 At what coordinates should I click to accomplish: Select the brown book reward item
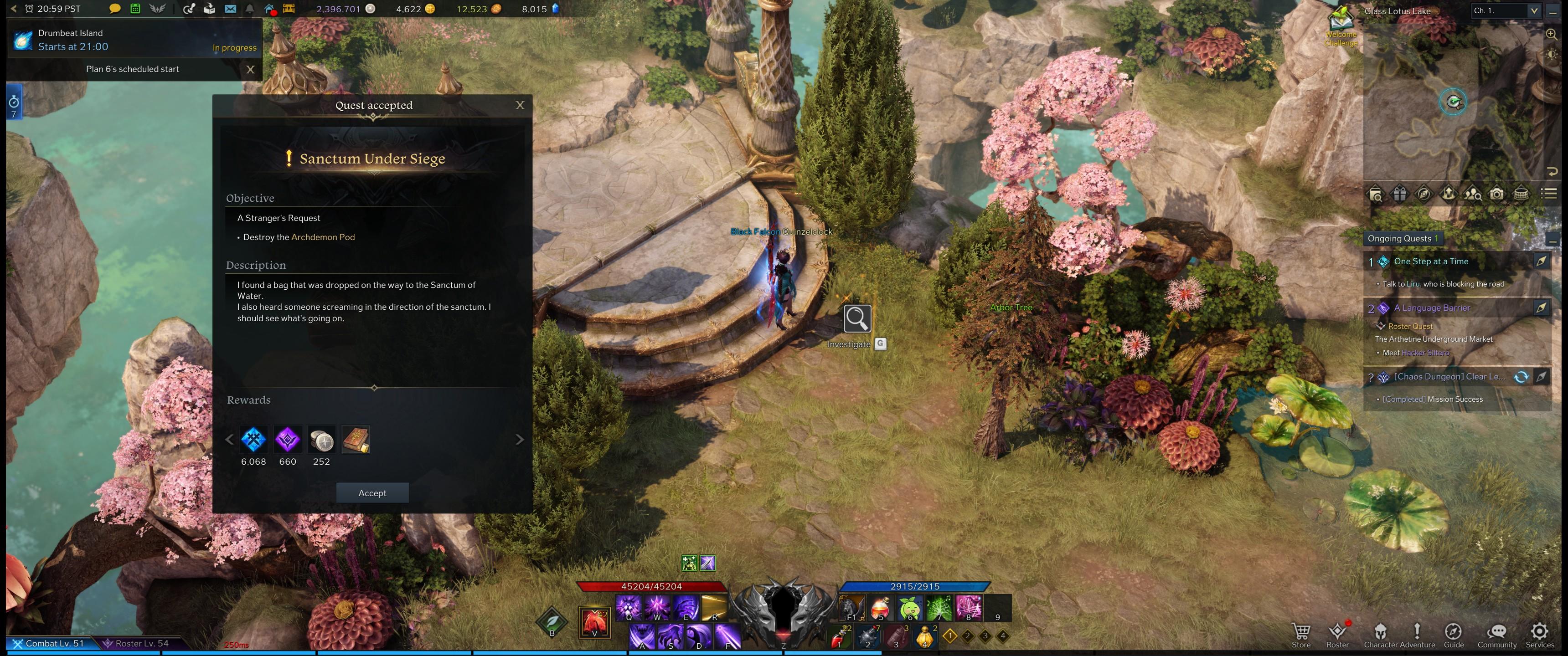tap(356, 439)
